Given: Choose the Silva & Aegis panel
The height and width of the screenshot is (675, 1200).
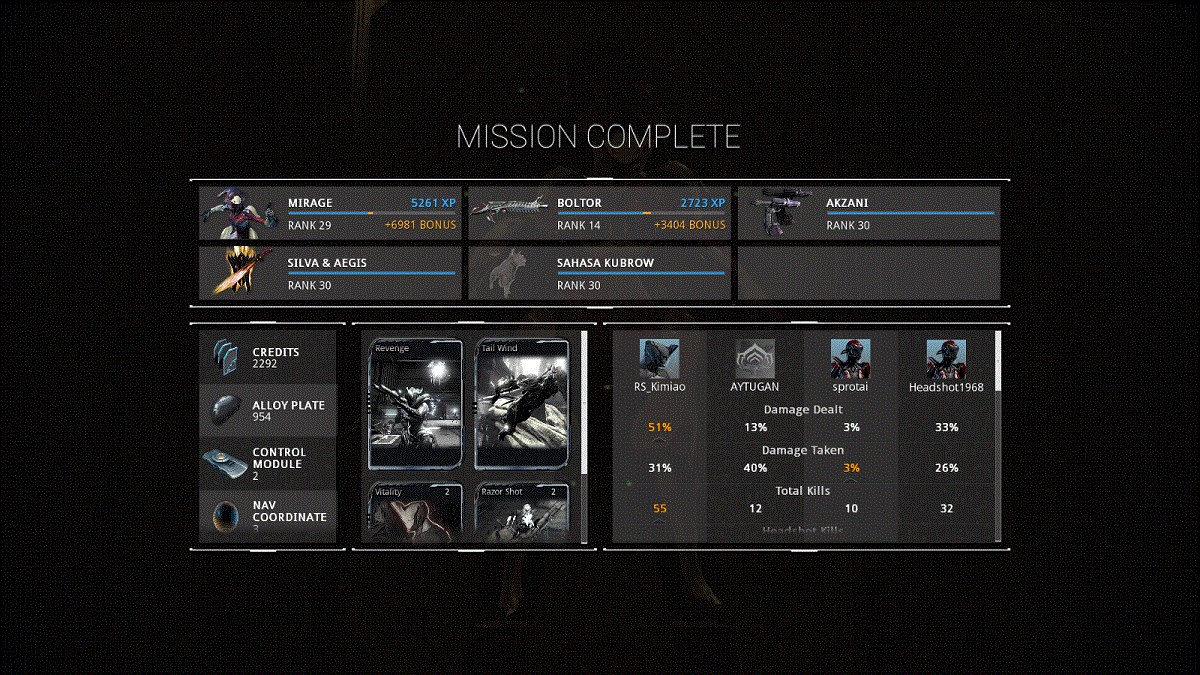Looking at the screenshot, I should (x=330, y=274).
